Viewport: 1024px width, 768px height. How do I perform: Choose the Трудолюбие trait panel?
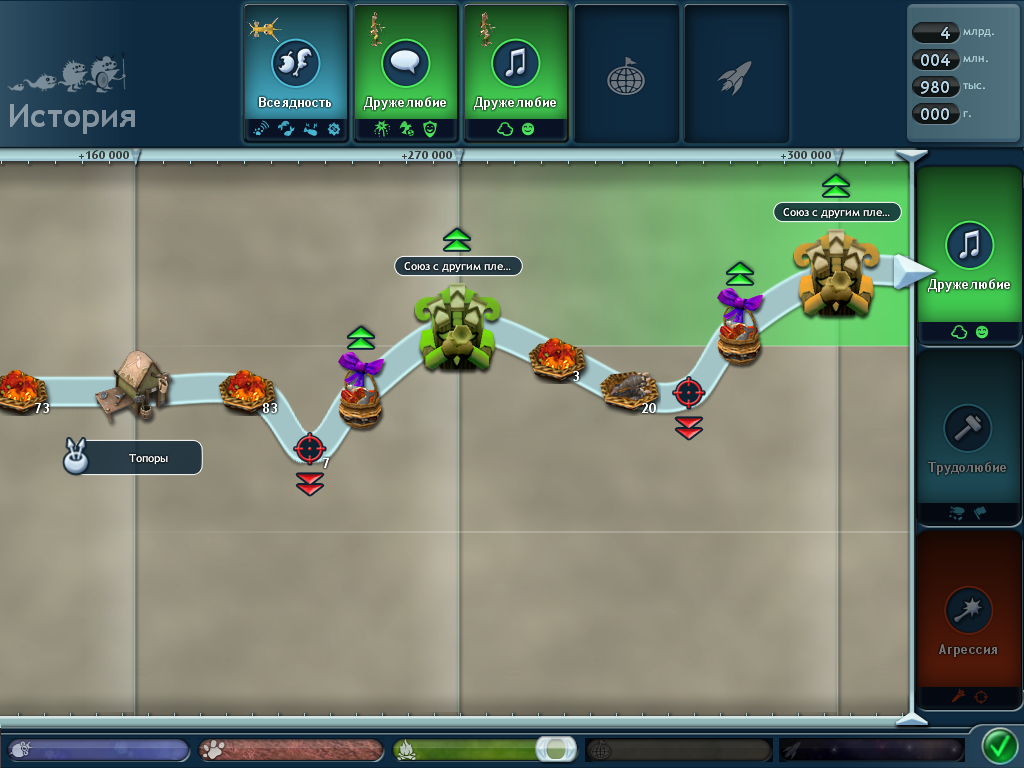click(x=969, y=437)
